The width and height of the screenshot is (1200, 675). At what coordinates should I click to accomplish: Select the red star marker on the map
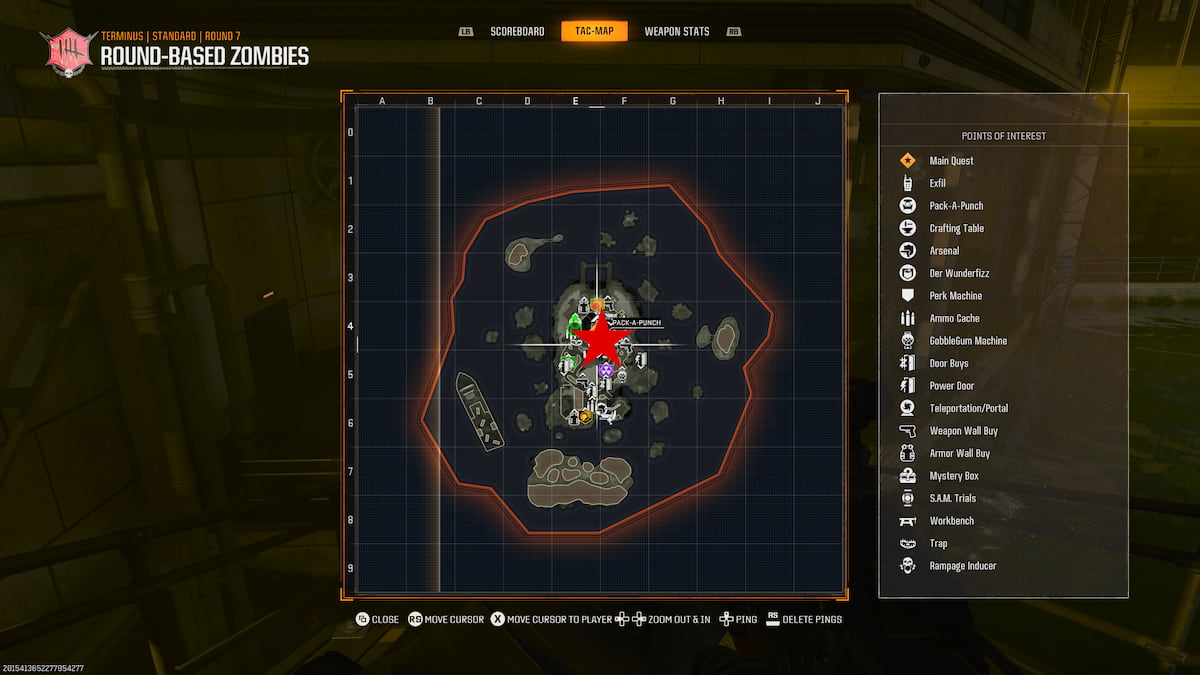tap(602, 340)
